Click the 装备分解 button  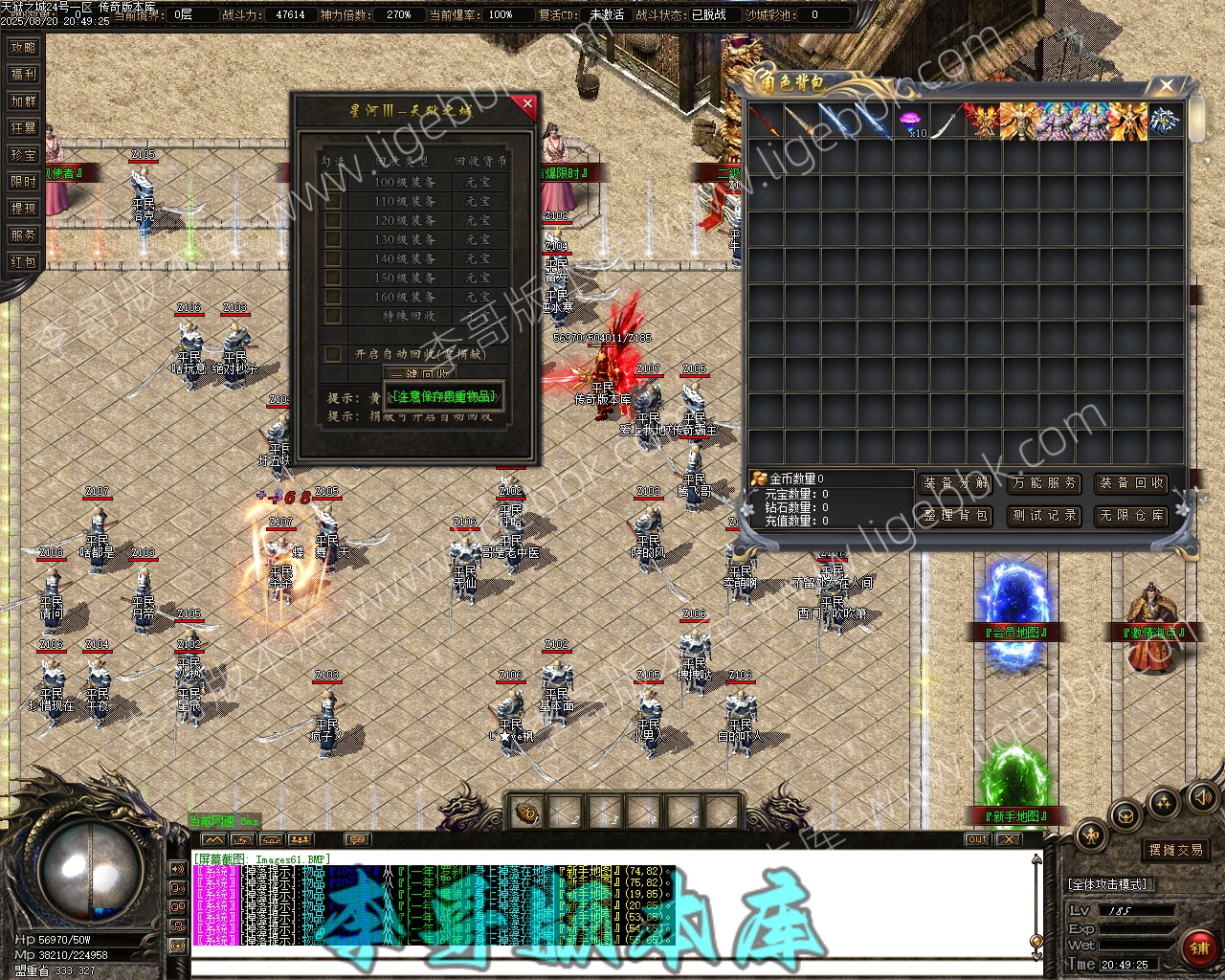(x=956, y=483)
